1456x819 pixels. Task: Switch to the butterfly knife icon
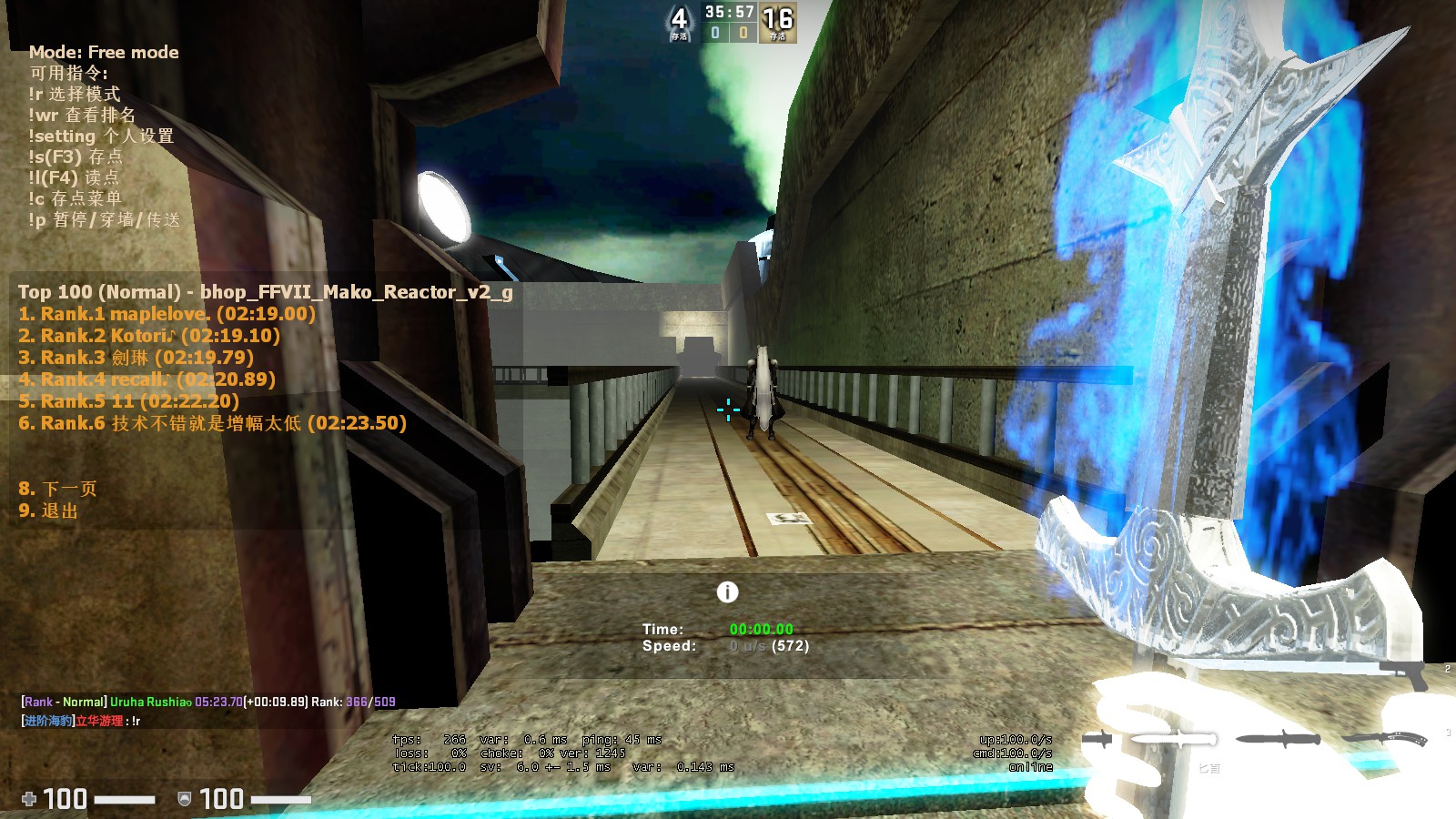[x=1385, y=738]
